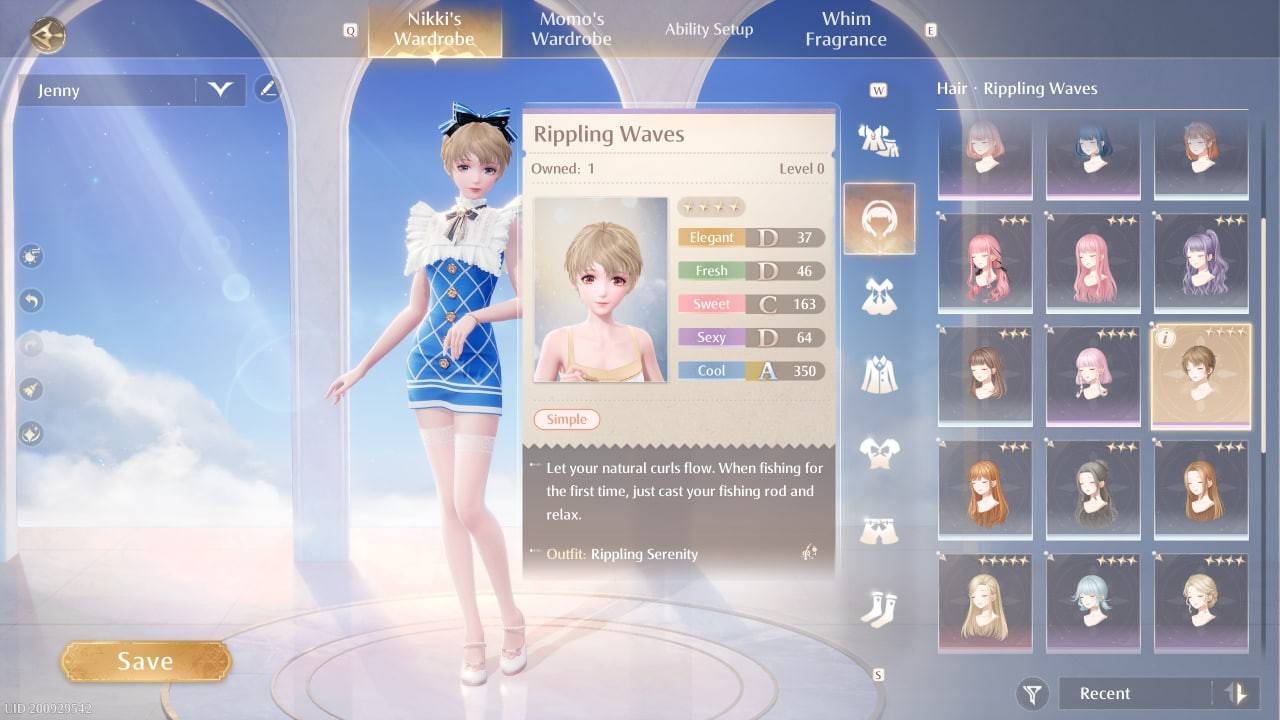
Task: Open the Ability Setup tab
Action: (709, 29)
